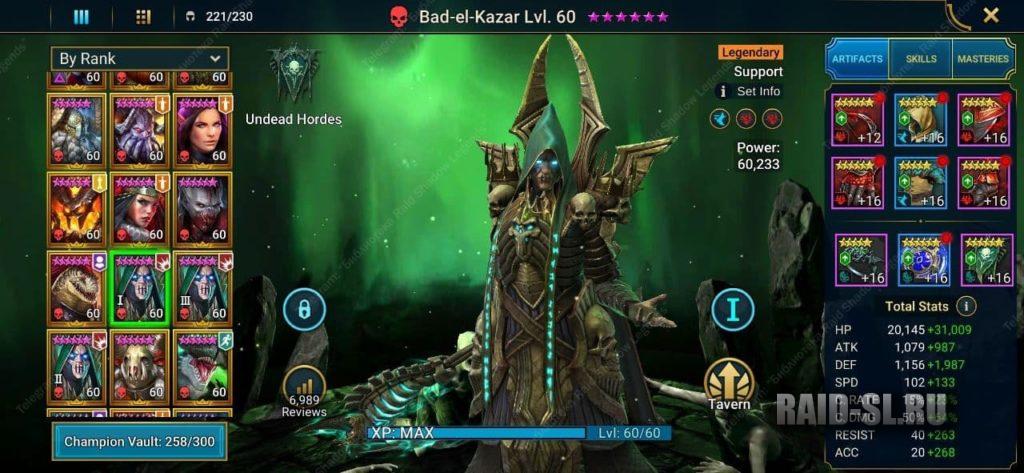1024x473 pixels.
Task: Choose the red shield artifact slot
Action: pos(983,120)
